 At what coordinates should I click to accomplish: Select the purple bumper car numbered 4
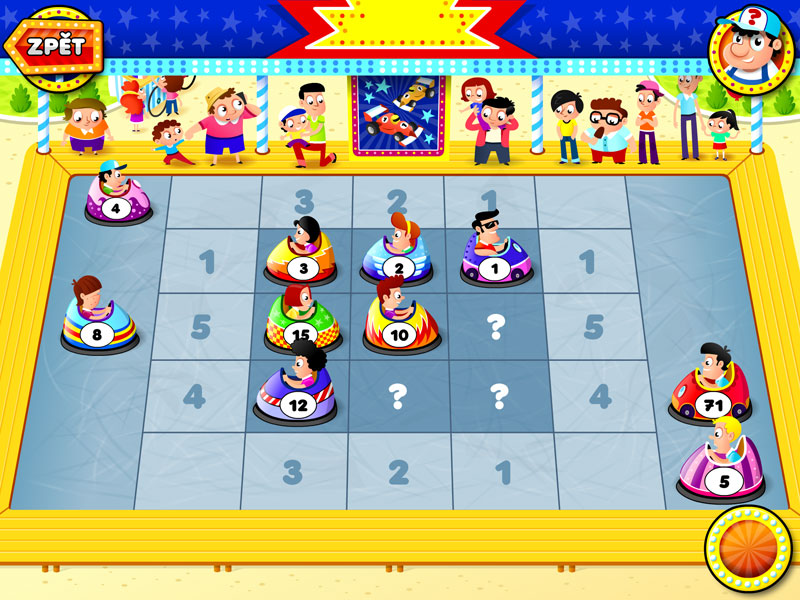pos(118,199)
